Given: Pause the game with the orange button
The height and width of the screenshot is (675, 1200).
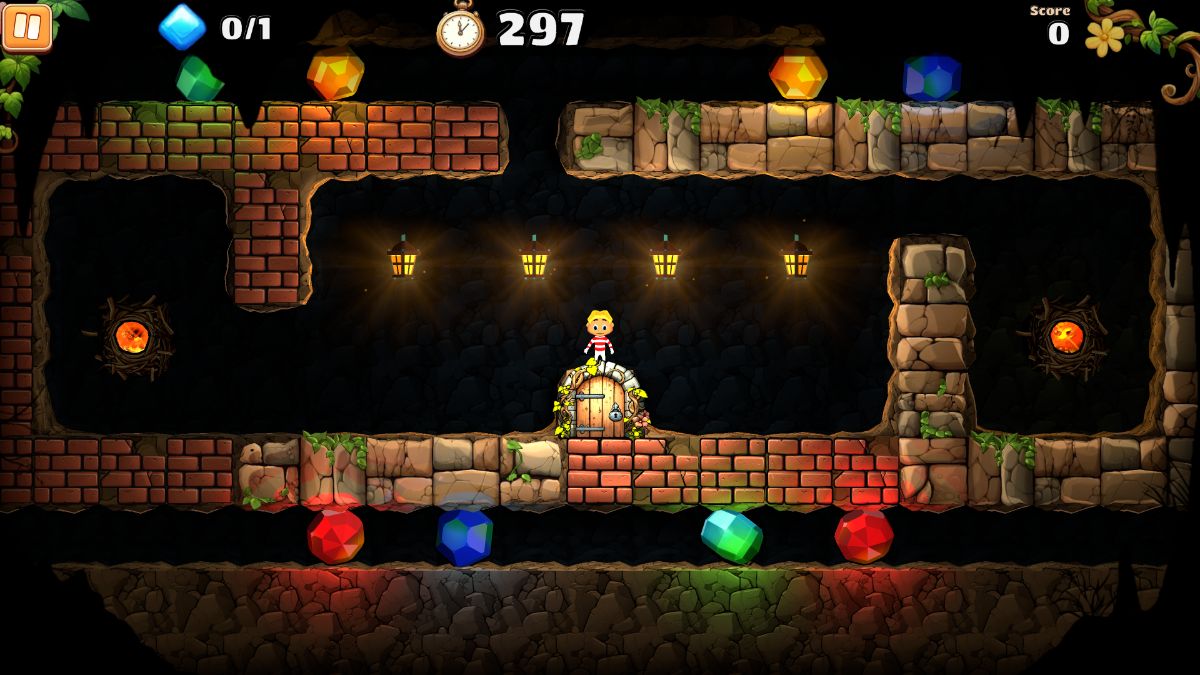Looking at the screenshot, I should coord(27,26).
